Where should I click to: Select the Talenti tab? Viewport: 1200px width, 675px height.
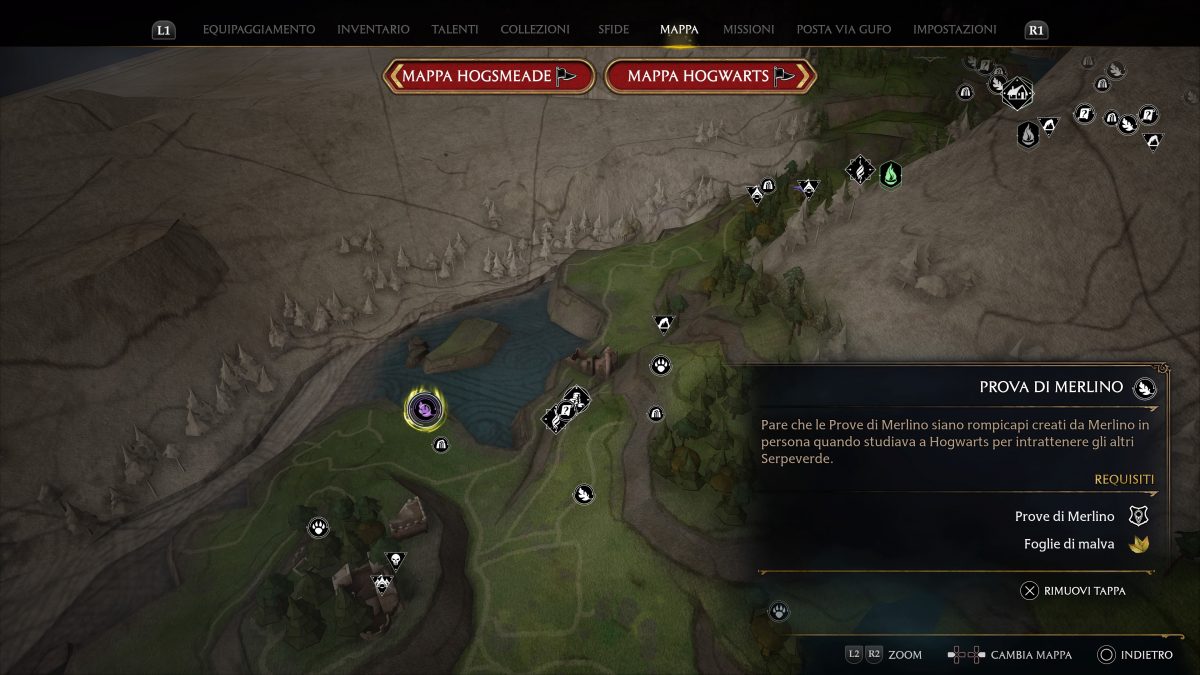coord(454,30)
